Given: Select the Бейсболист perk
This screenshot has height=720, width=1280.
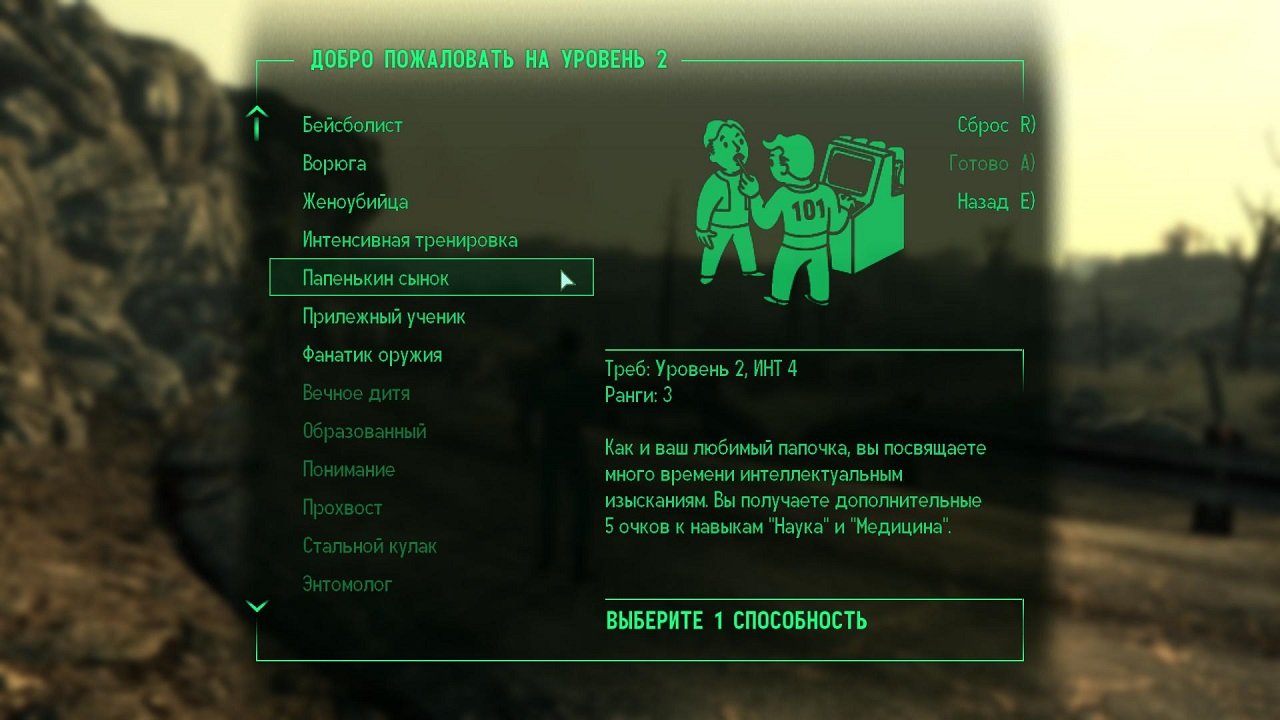Looking at the screenshot, I should (352, 125).
